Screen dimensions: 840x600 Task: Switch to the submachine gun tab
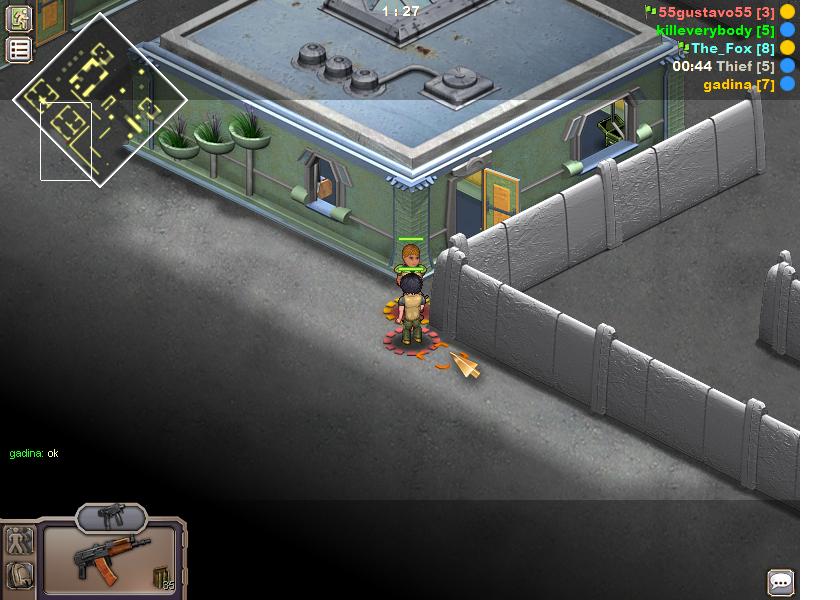point(111,517)
